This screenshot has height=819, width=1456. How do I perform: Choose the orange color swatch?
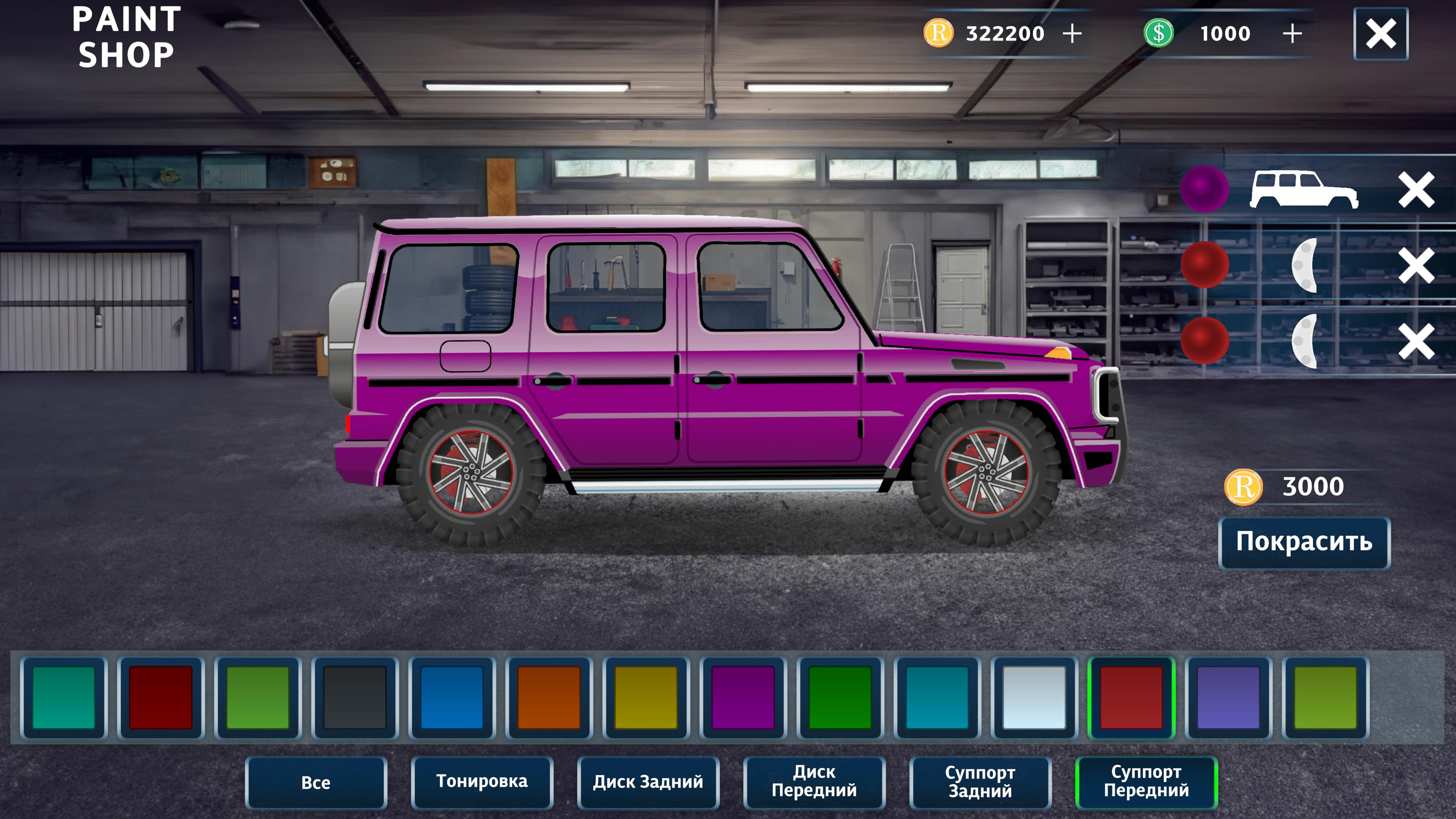coord(549,698)
